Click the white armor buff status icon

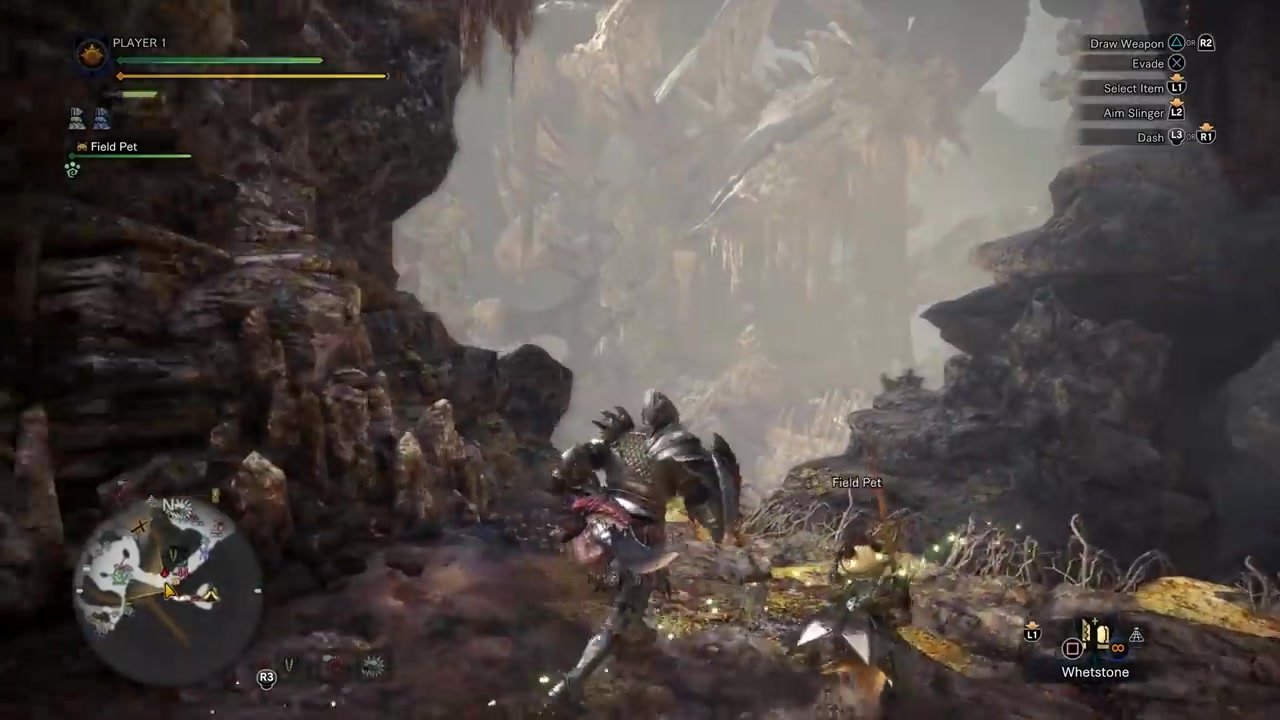[x=78, y=119]
